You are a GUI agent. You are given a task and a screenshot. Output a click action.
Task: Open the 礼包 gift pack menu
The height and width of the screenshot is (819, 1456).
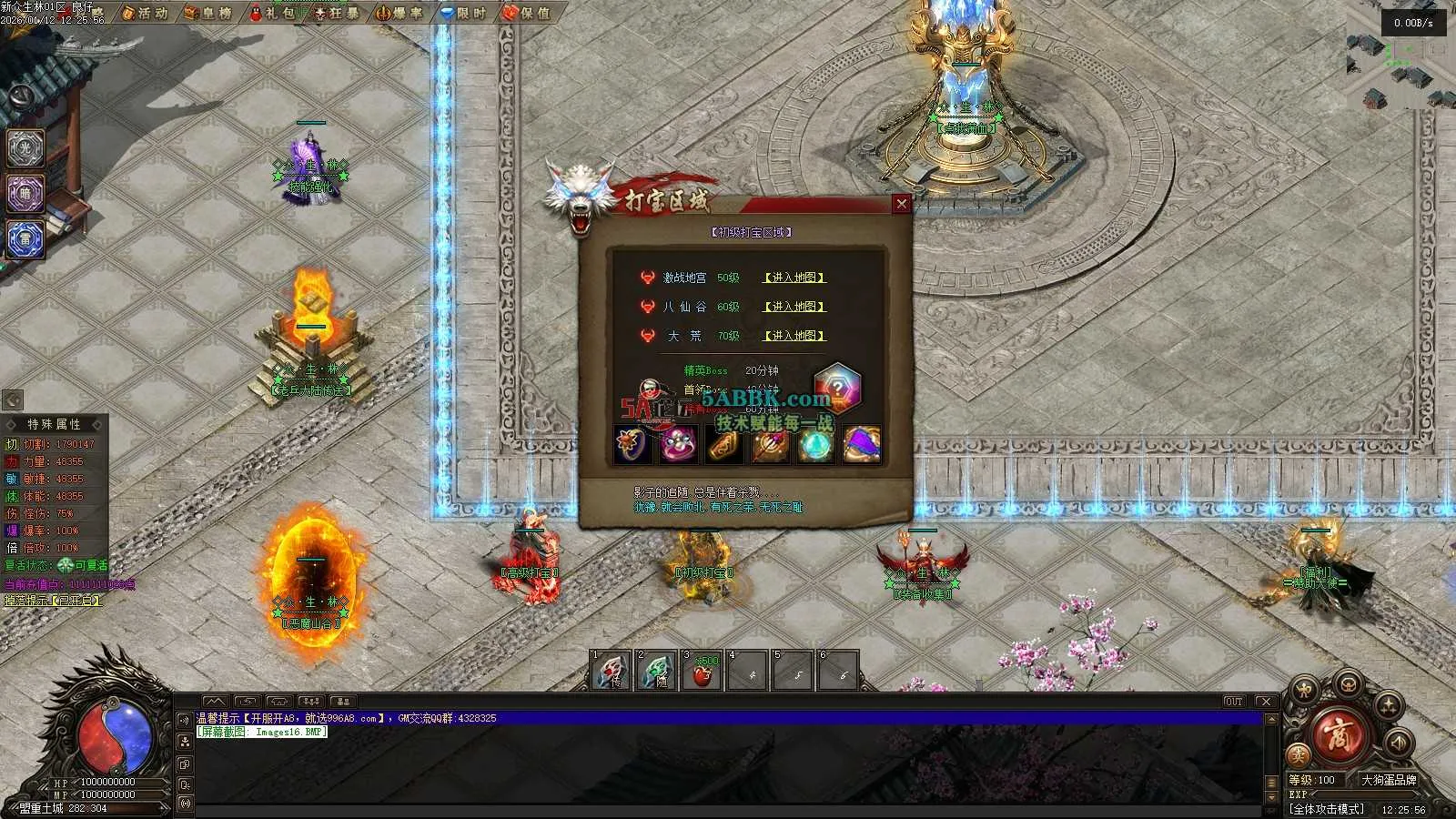(x=272, y=13)
